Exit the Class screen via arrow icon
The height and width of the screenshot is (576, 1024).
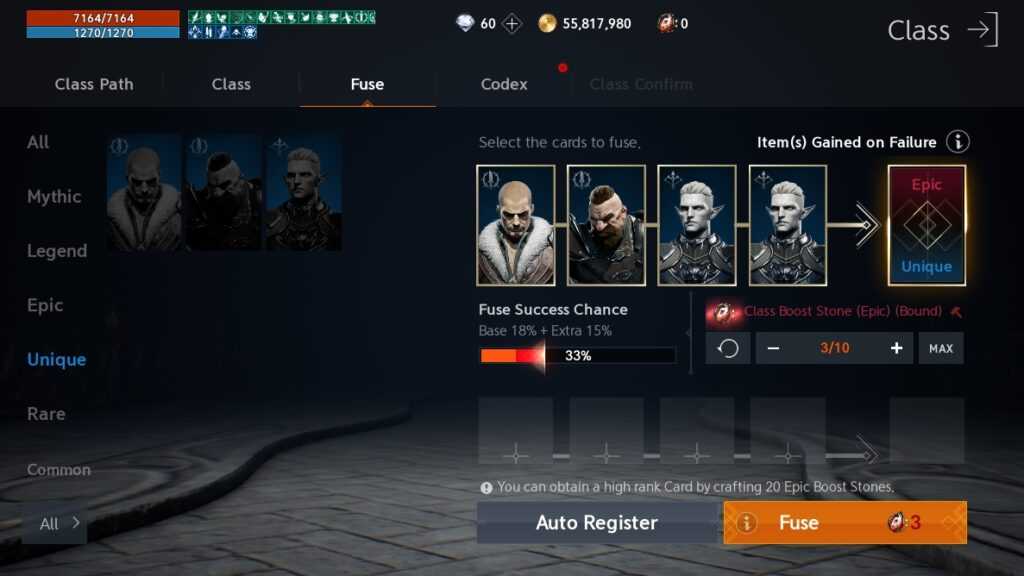[982, 29]
